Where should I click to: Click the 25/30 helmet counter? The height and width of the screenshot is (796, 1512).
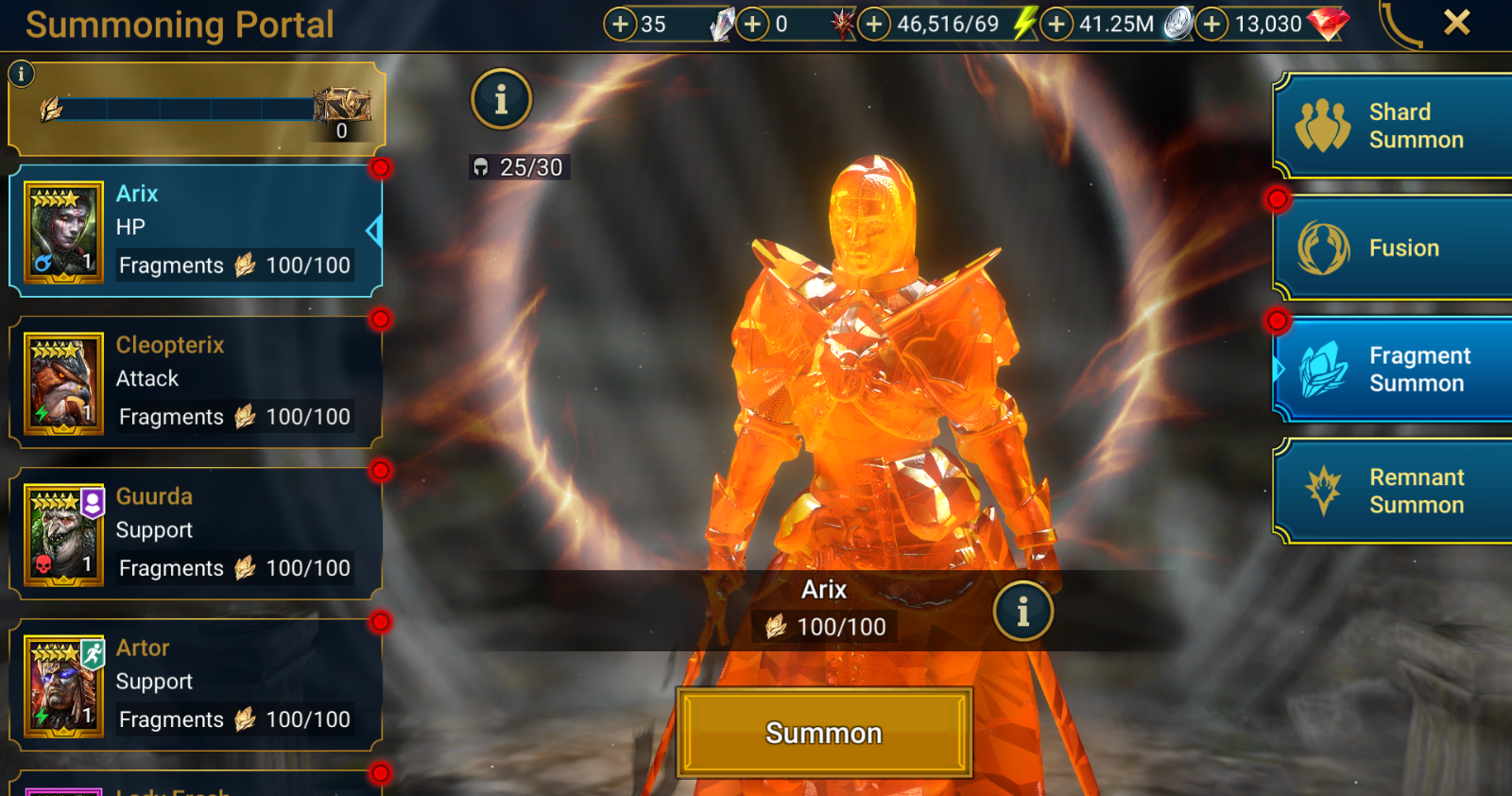(x=518, y=167)
